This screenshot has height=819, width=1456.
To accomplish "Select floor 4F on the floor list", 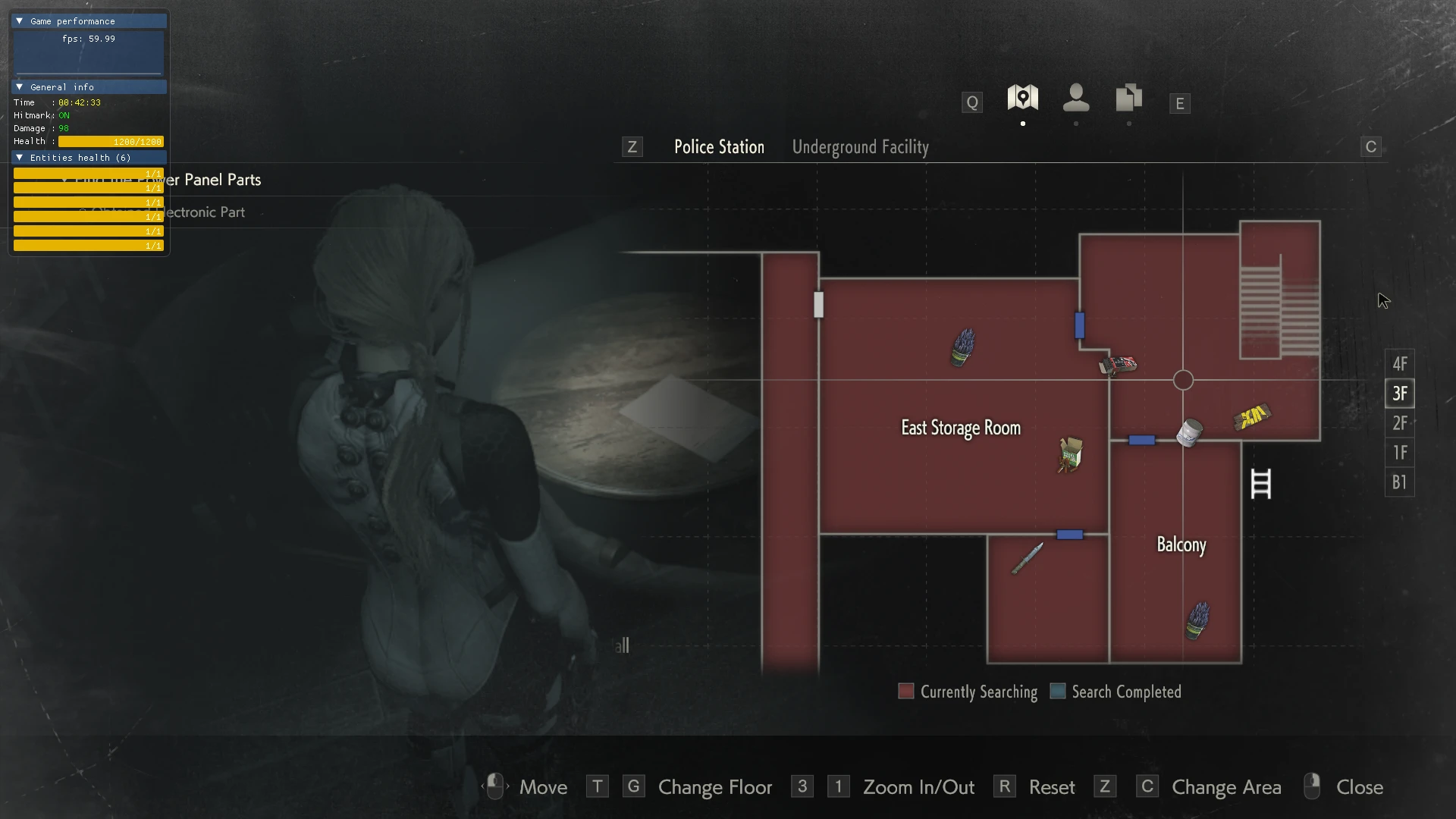I will click(1399, 364).
